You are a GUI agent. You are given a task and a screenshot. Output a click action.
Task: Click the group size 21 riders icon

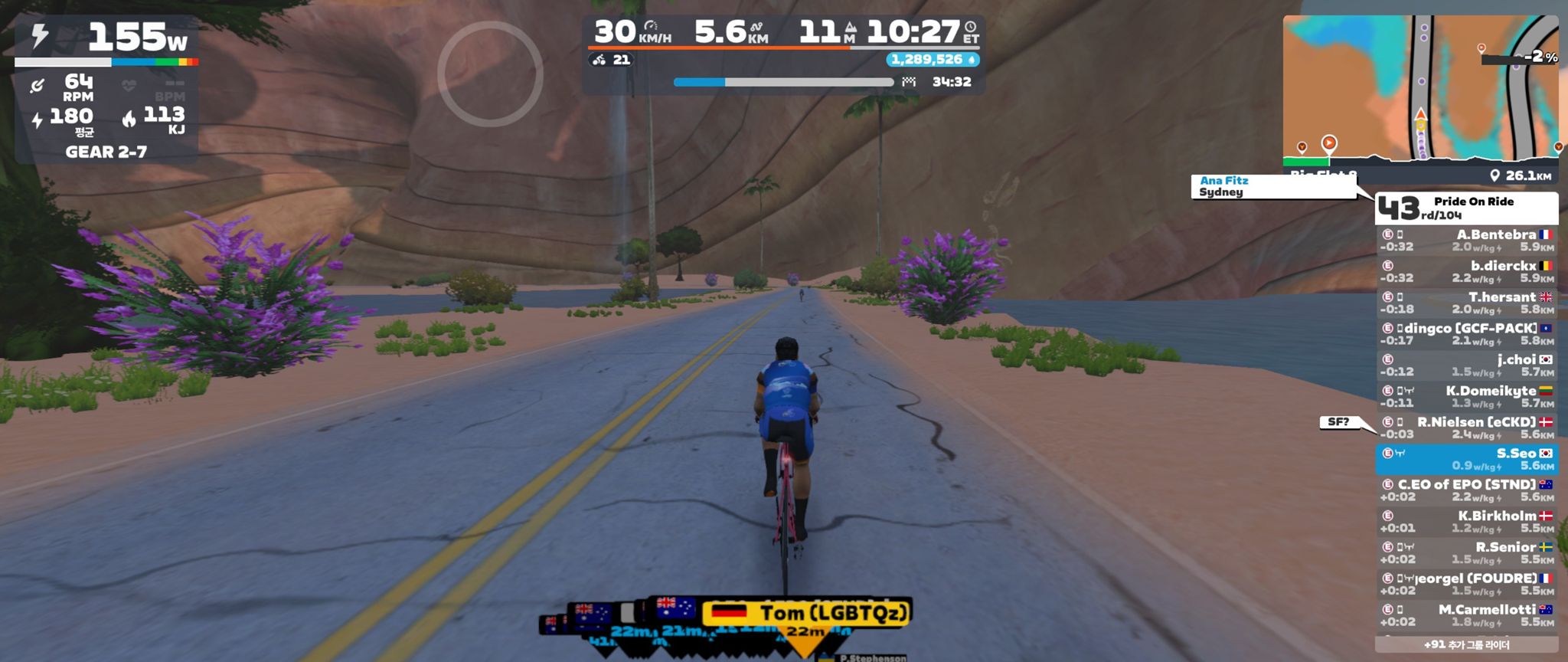pyautogui.click(x=612, y=60)
